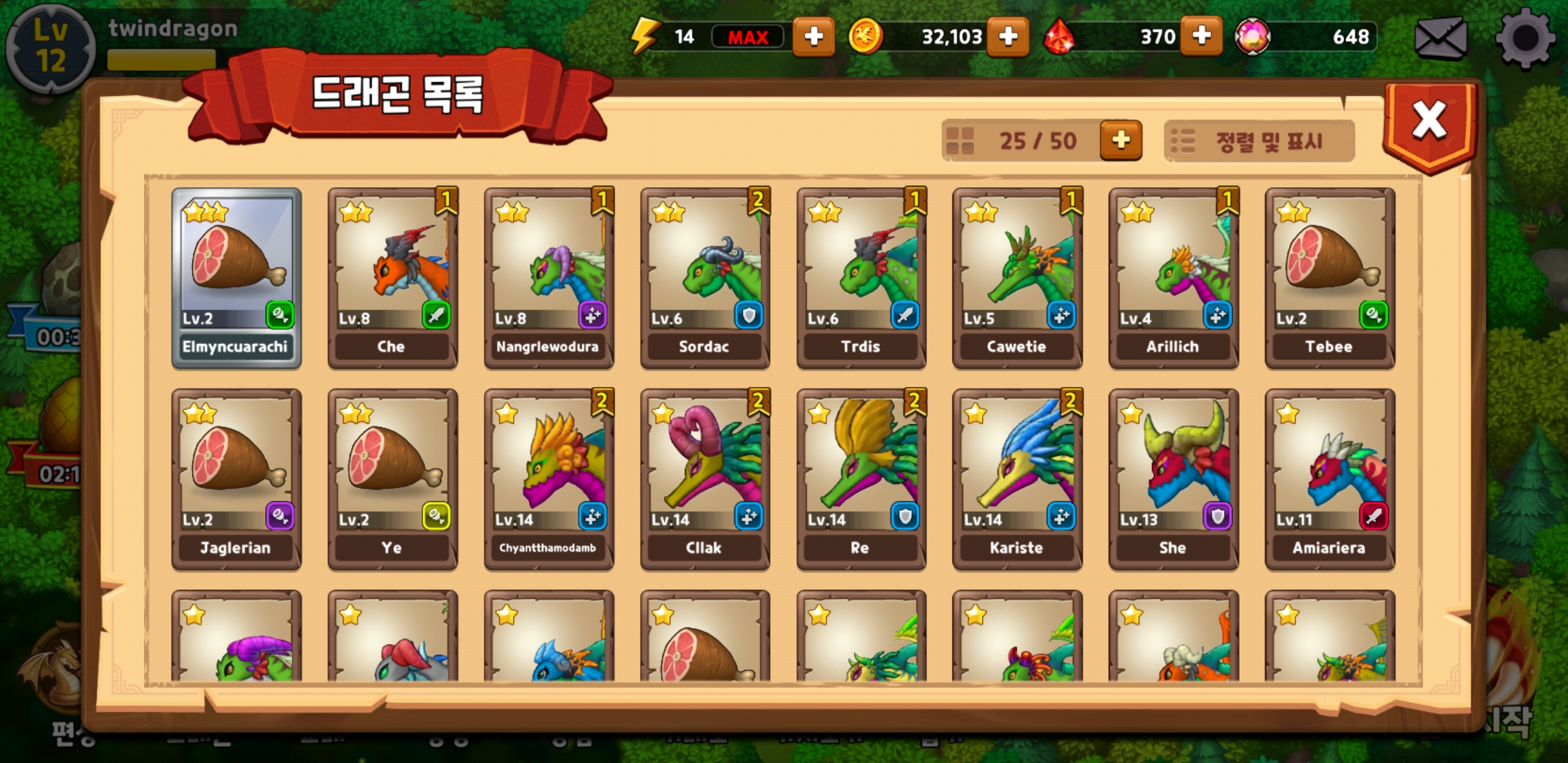Select the Trdis dragon card

tap(861, 278)
